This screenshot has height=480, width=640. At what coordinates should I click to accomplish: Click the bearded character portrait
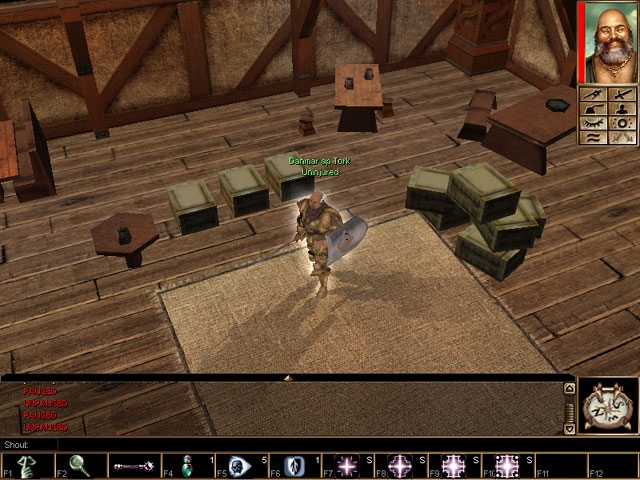click(x=608, y=42)
